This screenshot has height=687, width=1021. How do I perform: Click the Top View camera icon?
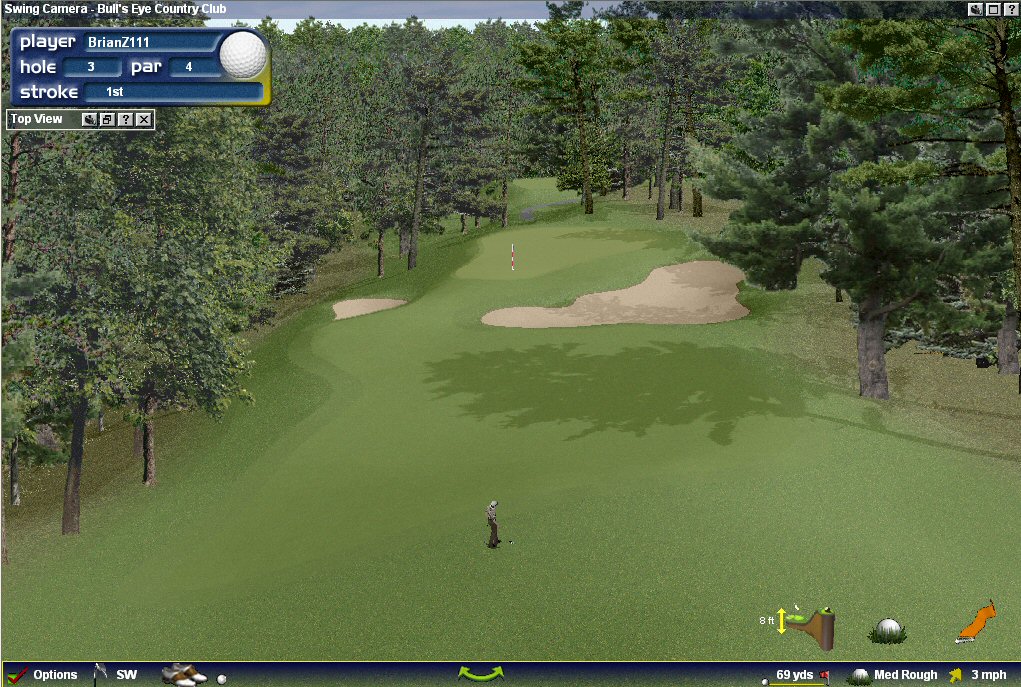[x=89, y=120]
